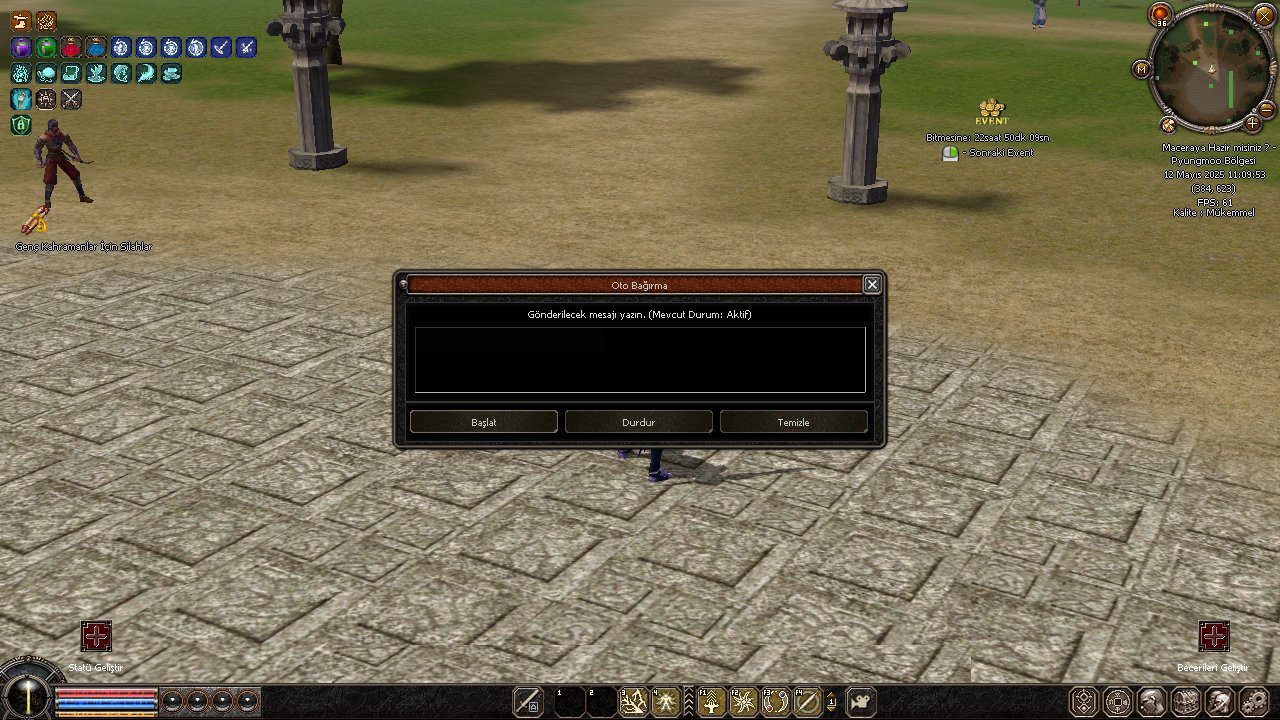The height and width of the screenshot is (720, 1280).
Task: Open the Statü Geliştir red plus icon
Action: point(96,637)
